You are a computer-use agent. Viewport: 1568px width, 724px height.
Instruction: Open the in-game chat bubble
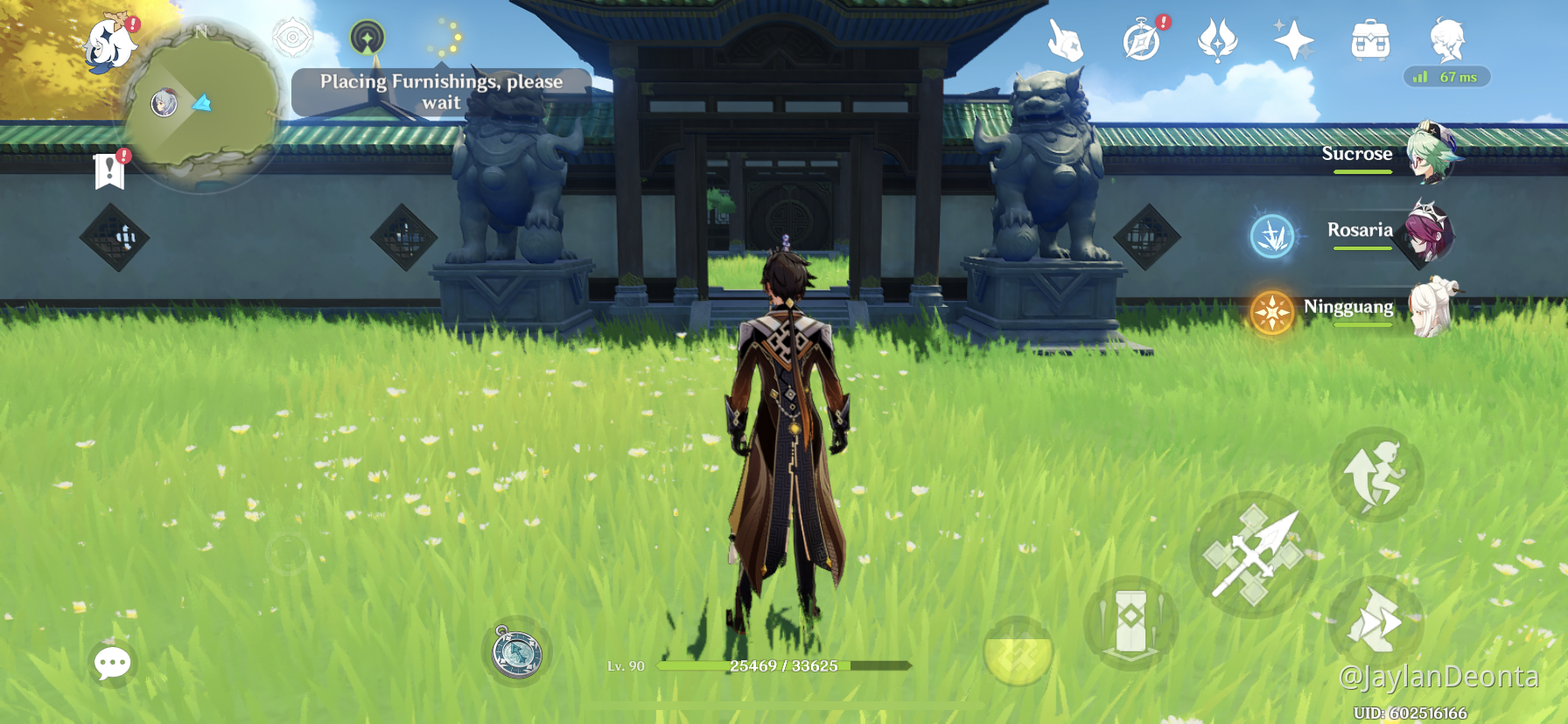coord(112,665)
